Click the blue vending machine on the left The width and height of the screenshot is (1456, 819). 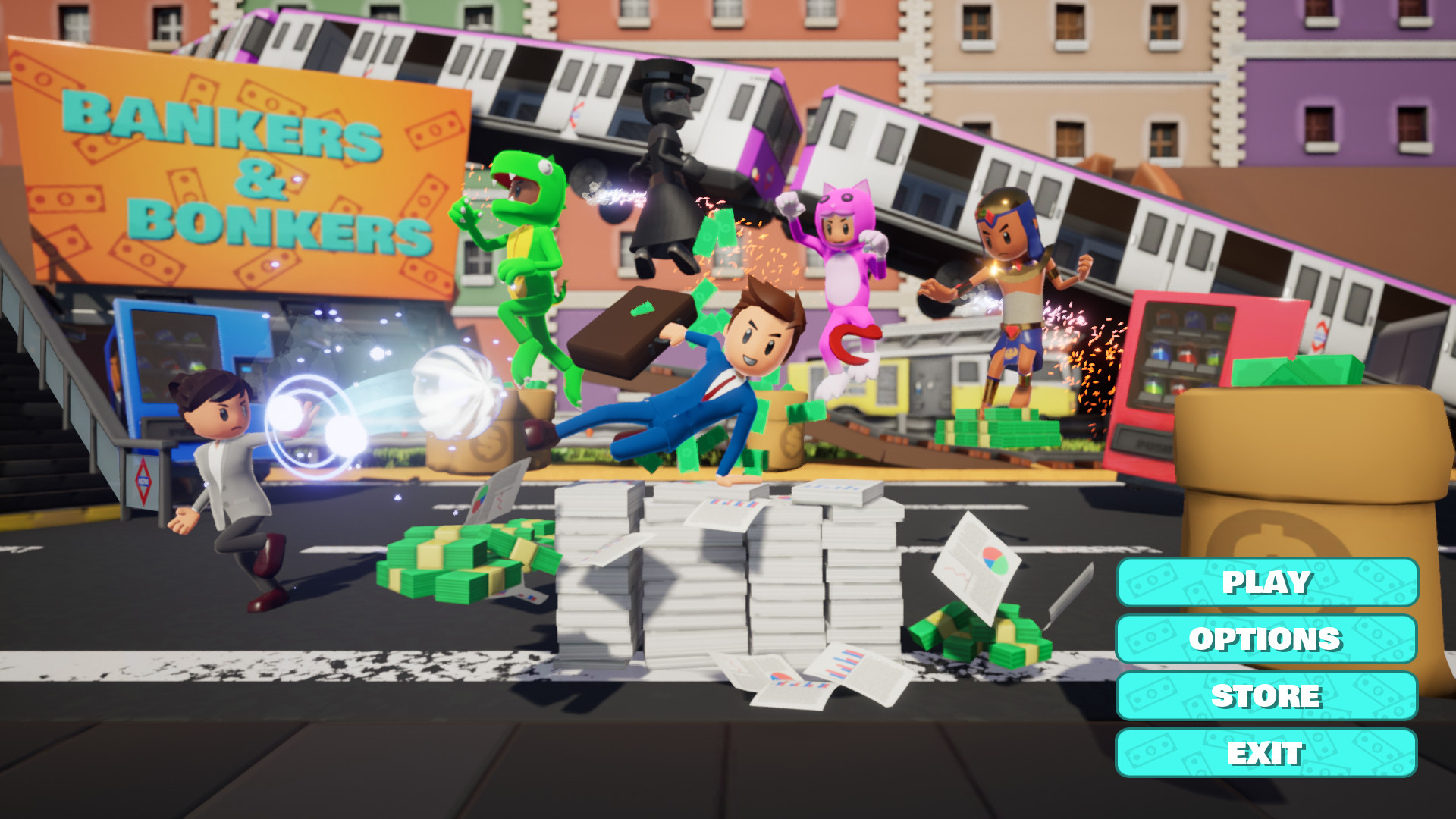(x=174, y=356)
